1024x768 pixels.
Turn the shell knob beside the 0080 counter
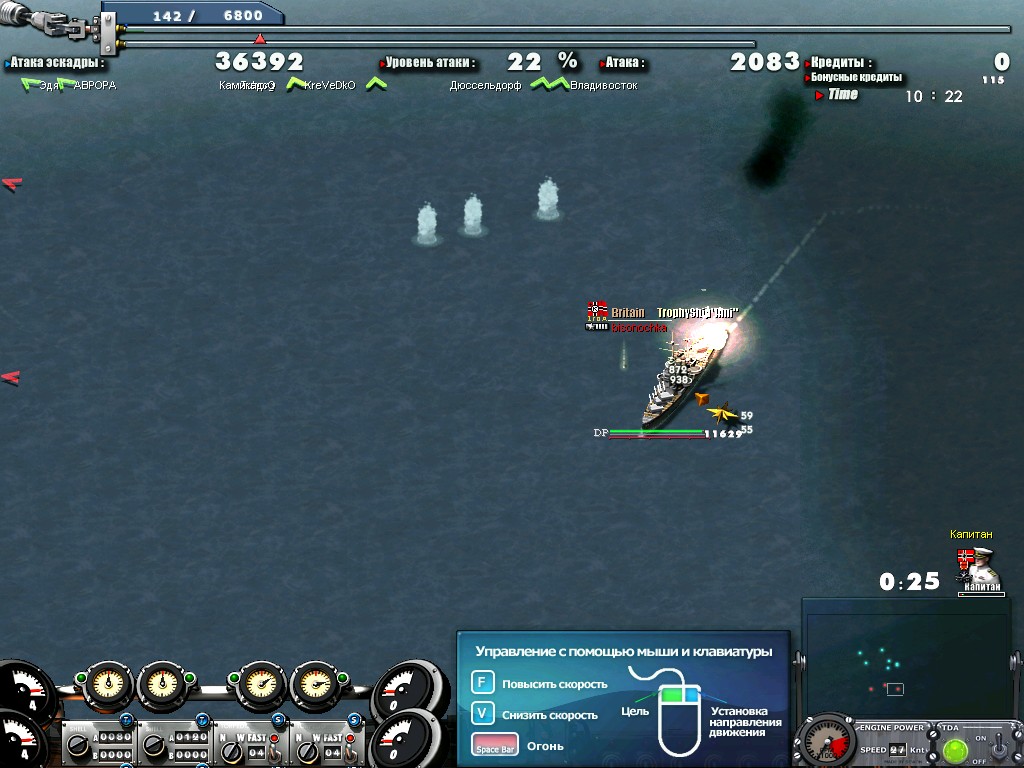[x=77, y=747]
